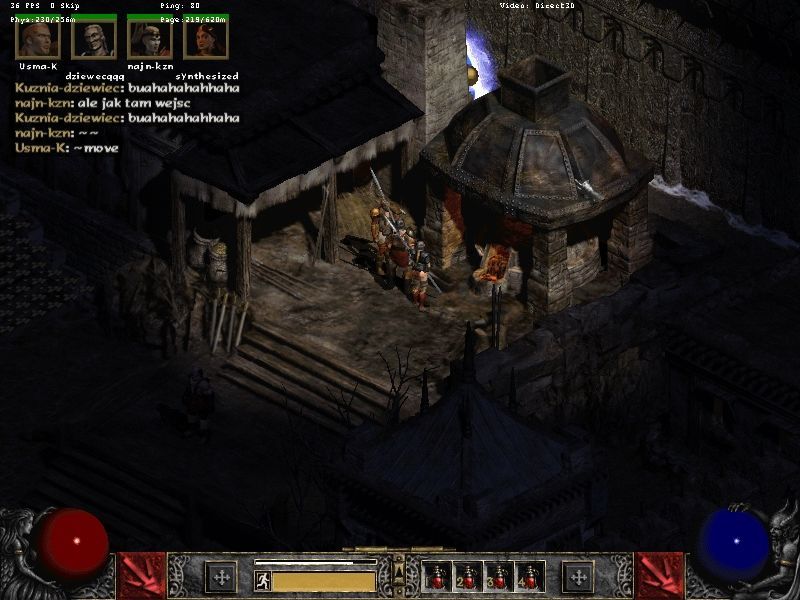Viewport: 800px width, 600px height.
Task: Click the red attack skill icon at left
Action: point(141,576)
